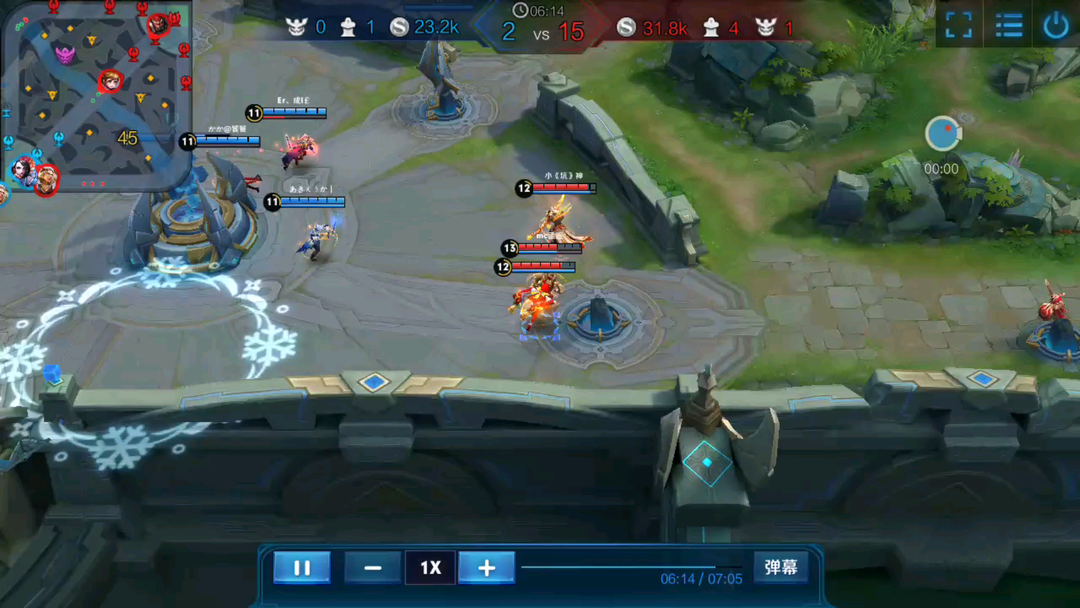This screenshot has width=1080, height=608.
Task: Open the minimap
Action: 96,96
